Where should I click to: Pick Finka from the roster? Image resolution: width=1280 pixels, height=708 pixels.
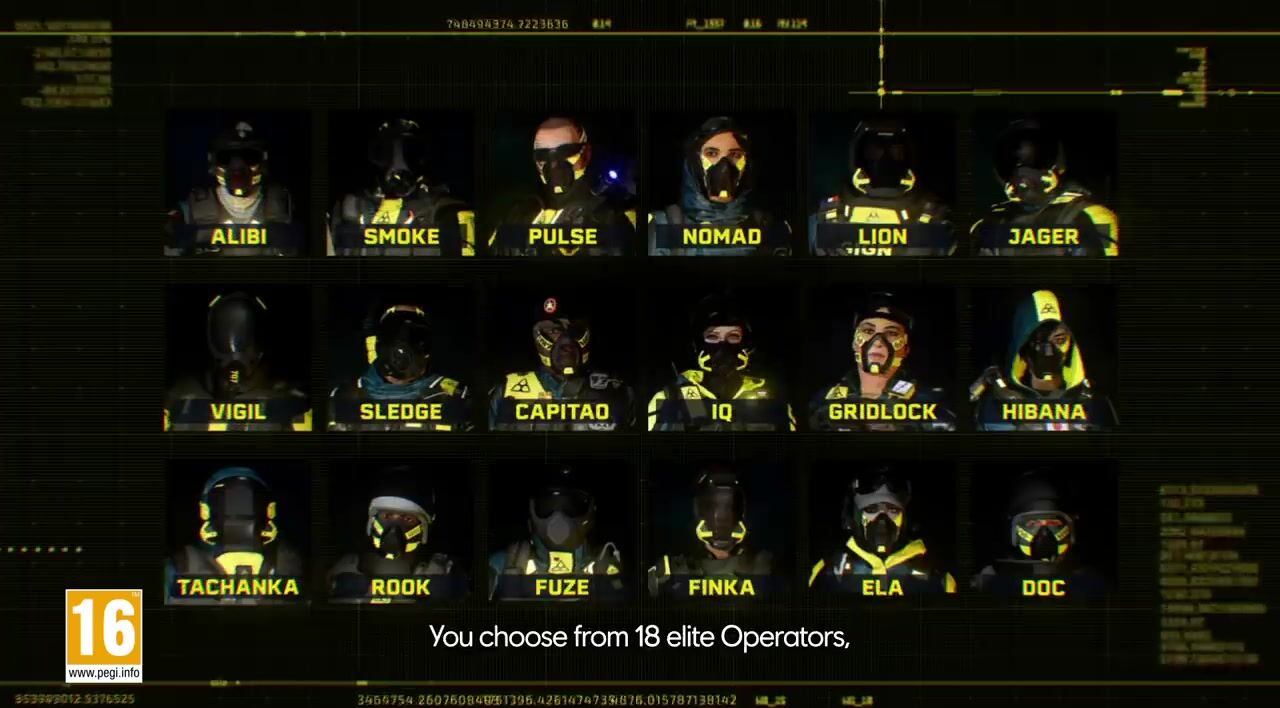[x=722, y=534]
